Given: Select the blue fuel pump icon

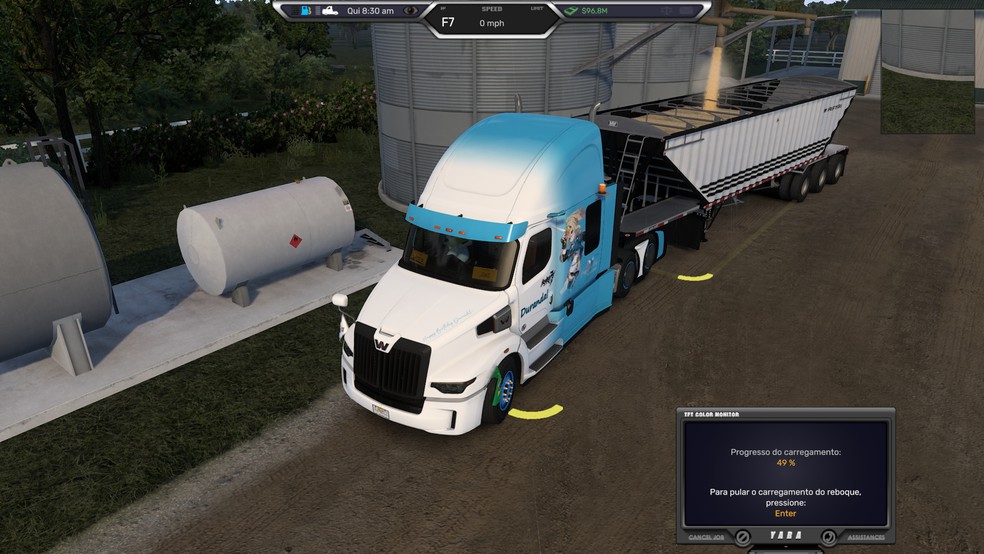Looking at the screenshot, I should (x=305, y=11).
